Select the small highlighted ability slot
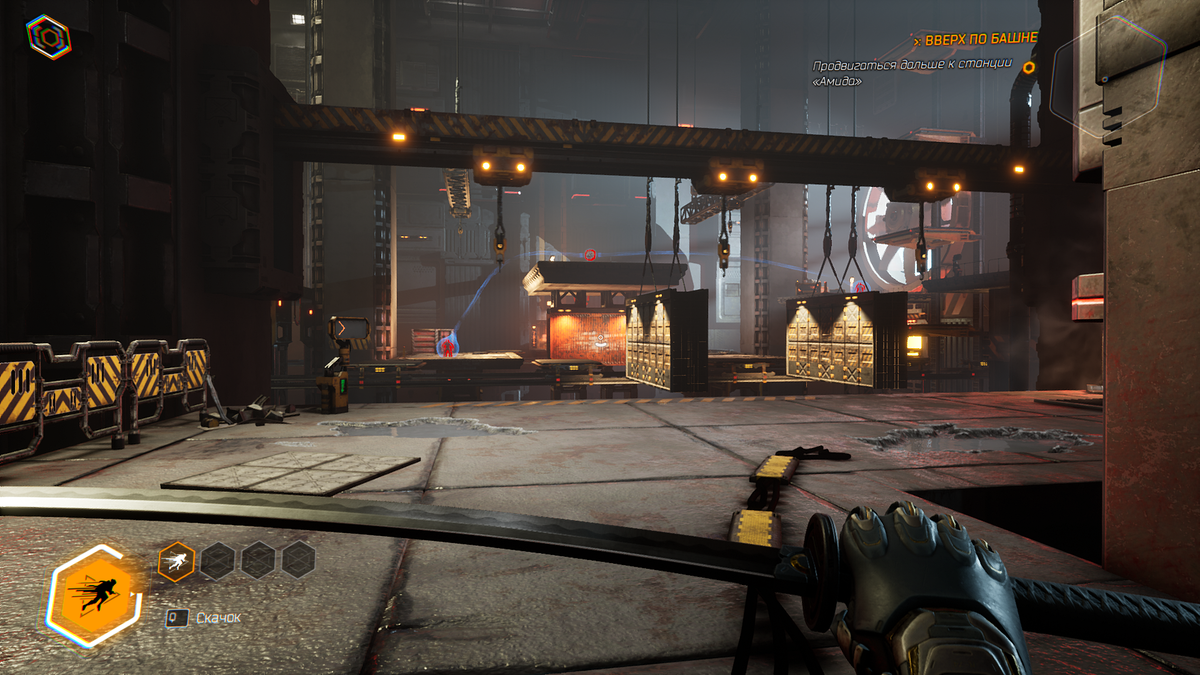 click(x=176, y=561)
